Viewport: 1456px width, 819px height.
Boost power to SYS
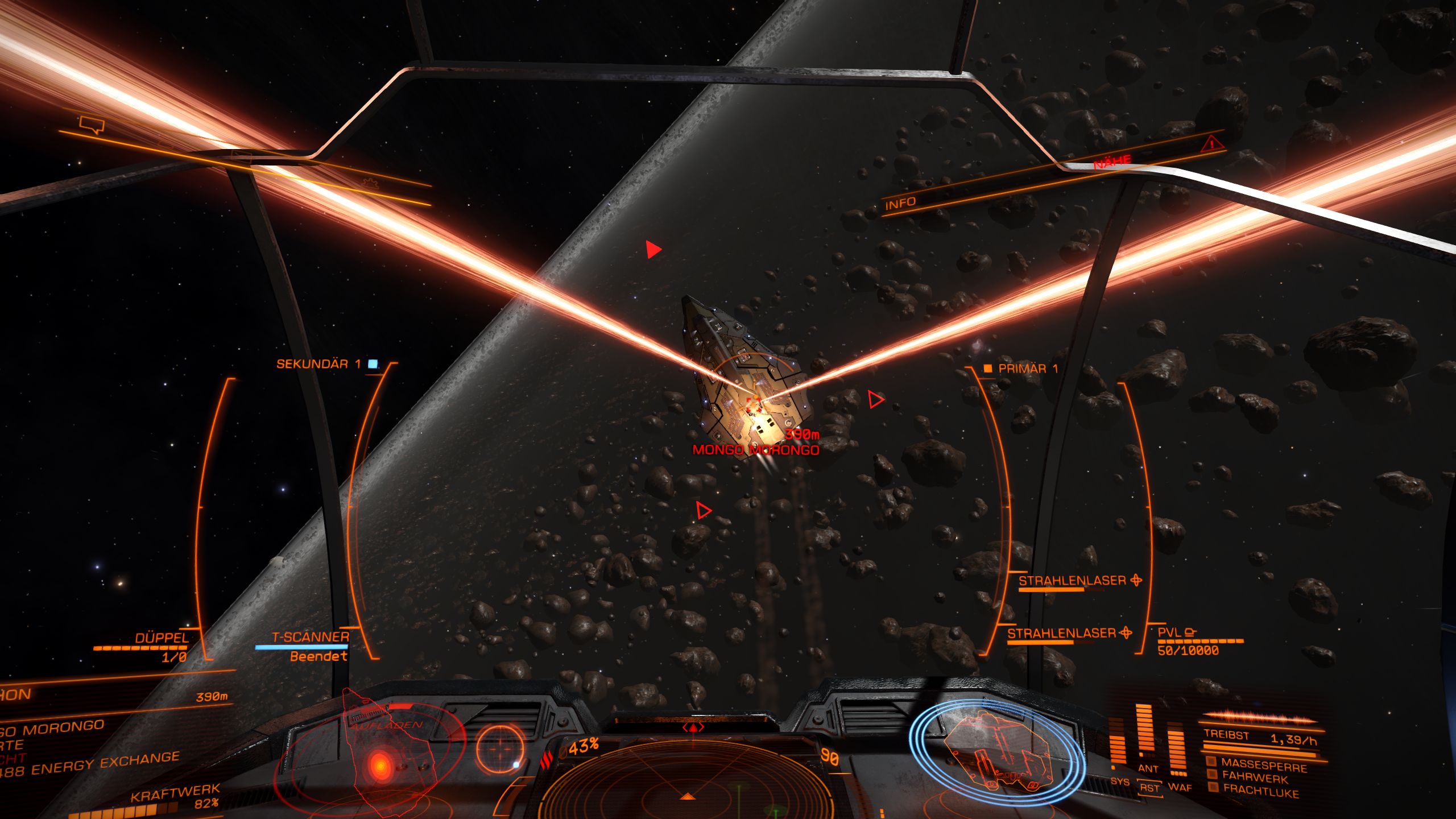pyautogui.click(x=1119, y=781)
